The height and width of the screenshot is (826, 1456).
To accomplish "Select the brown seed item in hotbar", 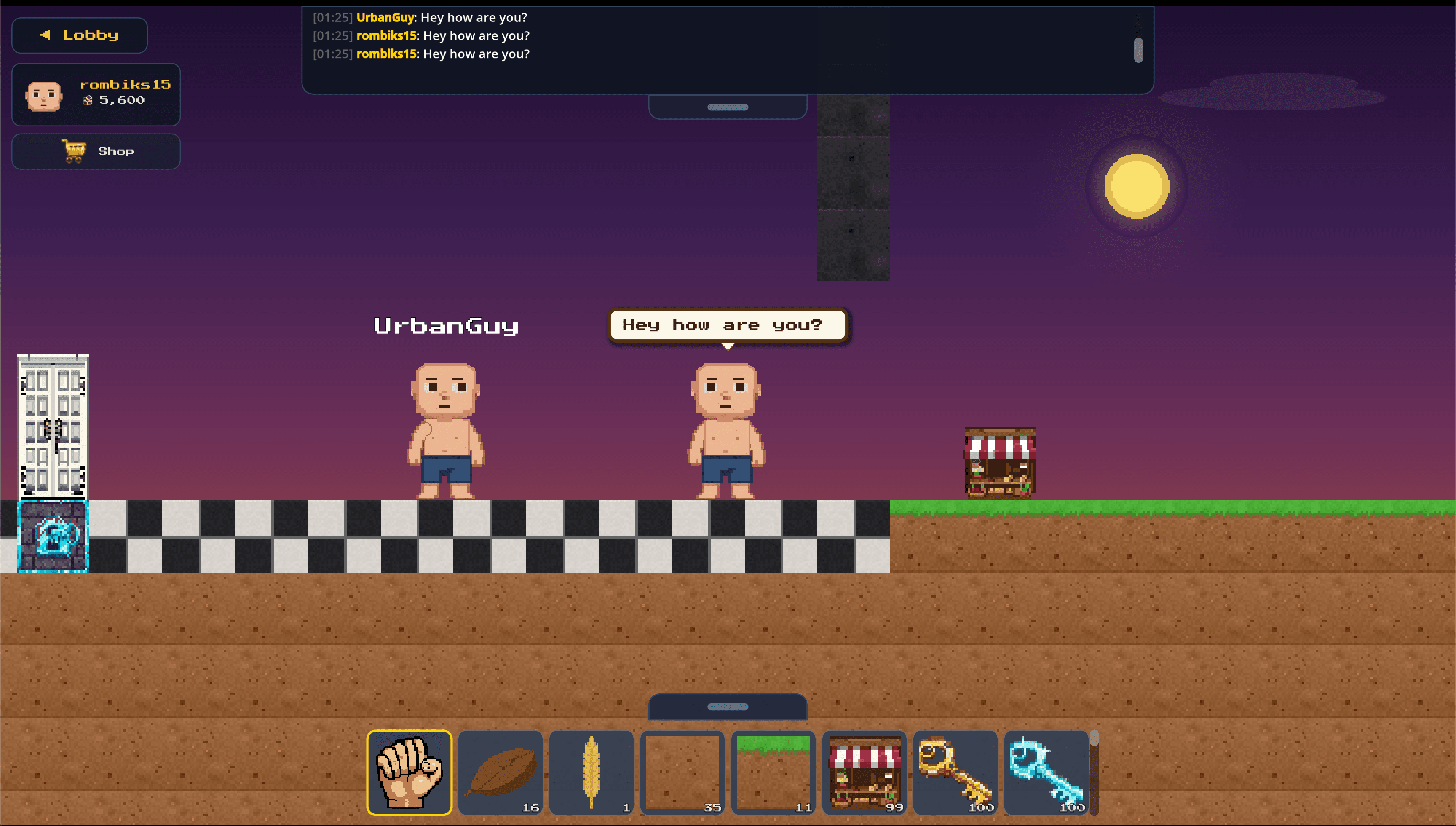I will (x=500, y=772).
